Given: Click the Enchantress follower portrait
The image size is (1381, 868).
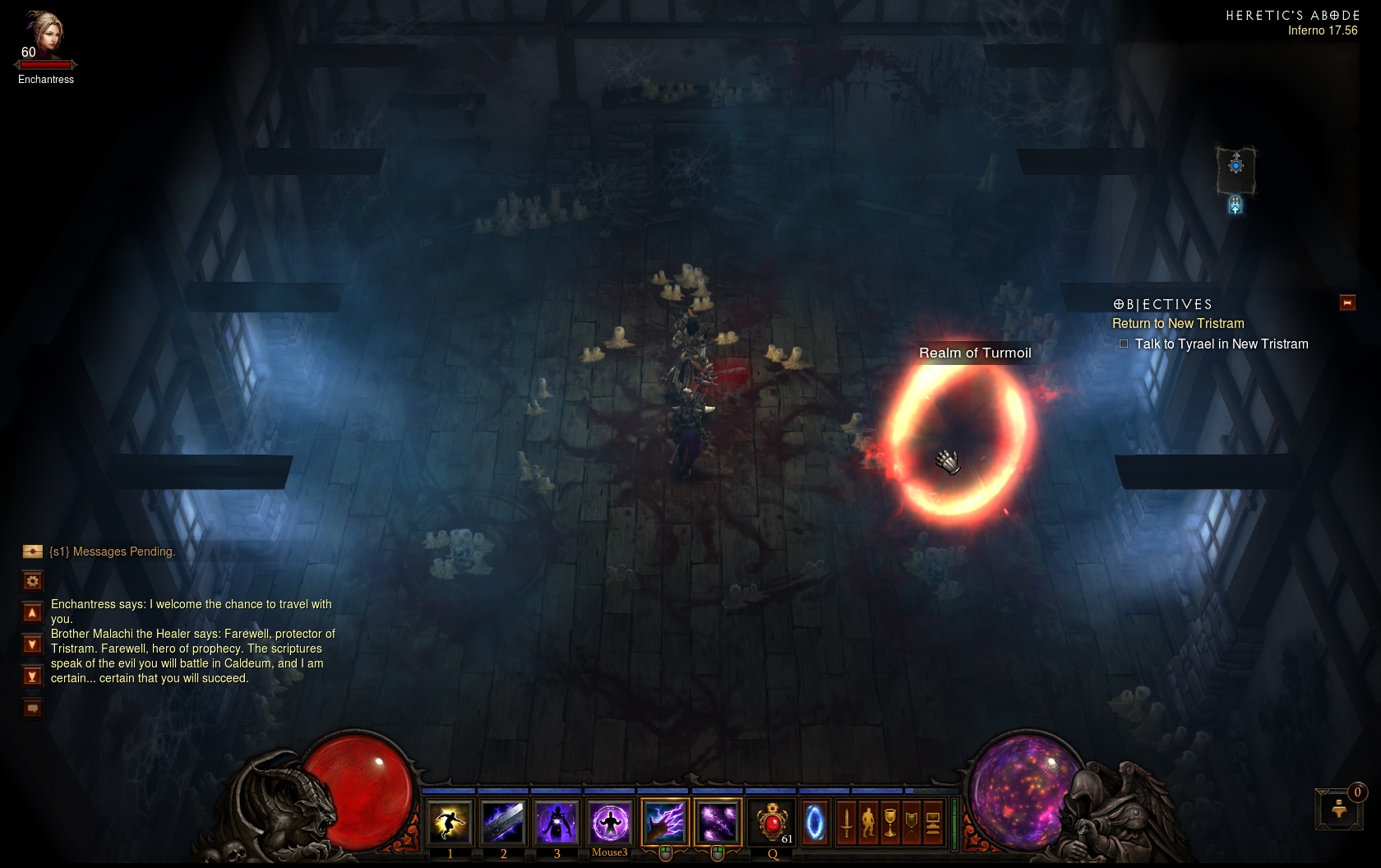Looking at the screenshot, I should tap(44, 35).
